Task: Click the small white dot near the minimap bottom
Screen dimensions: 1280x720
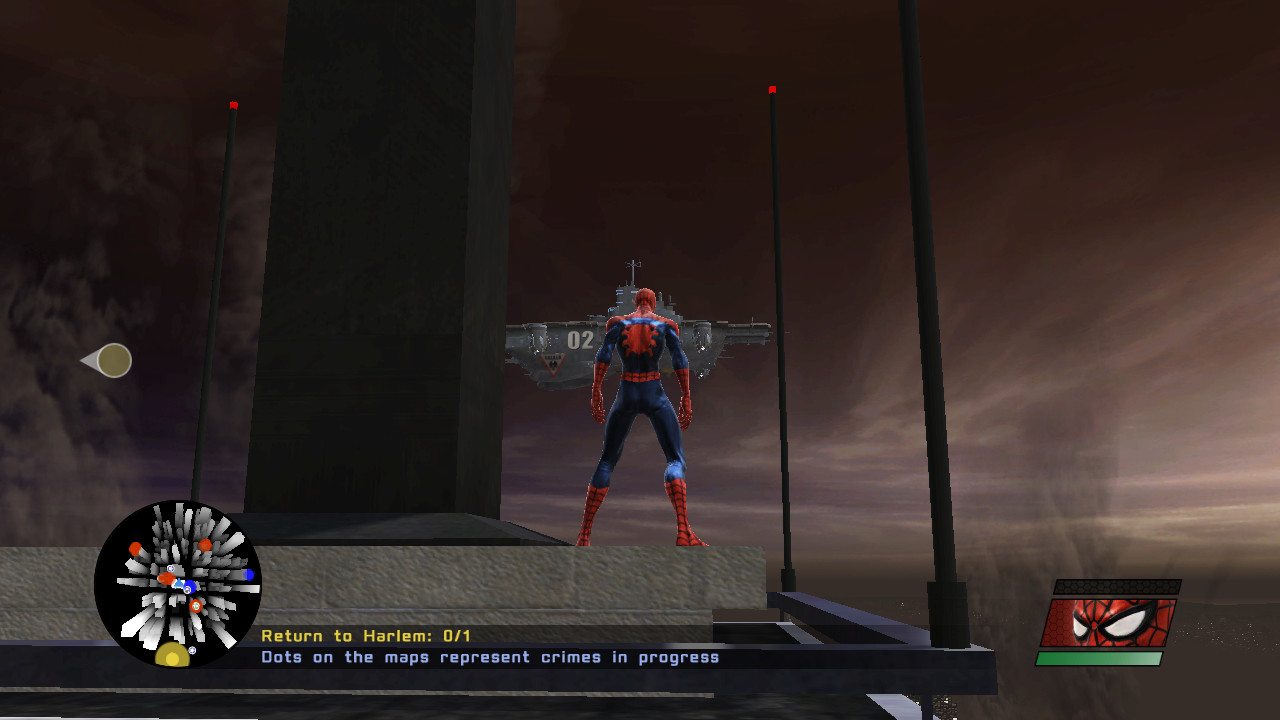Action: tap(192, 650)
